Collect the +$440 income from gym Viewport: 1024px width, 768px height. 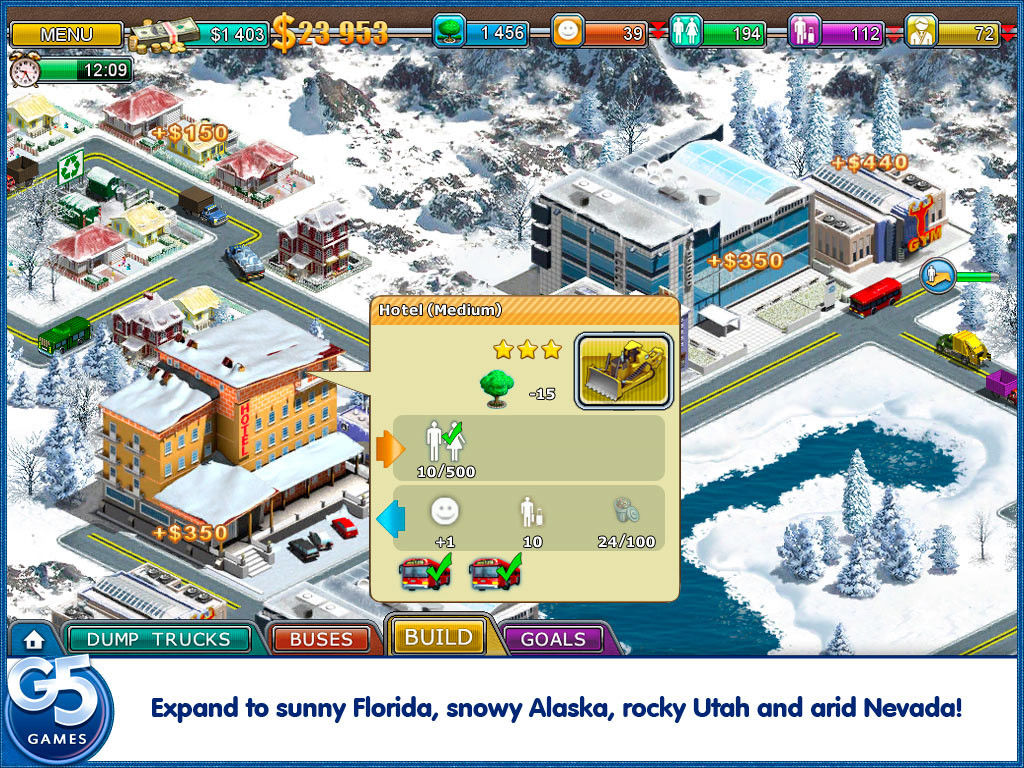pos(869,162)
